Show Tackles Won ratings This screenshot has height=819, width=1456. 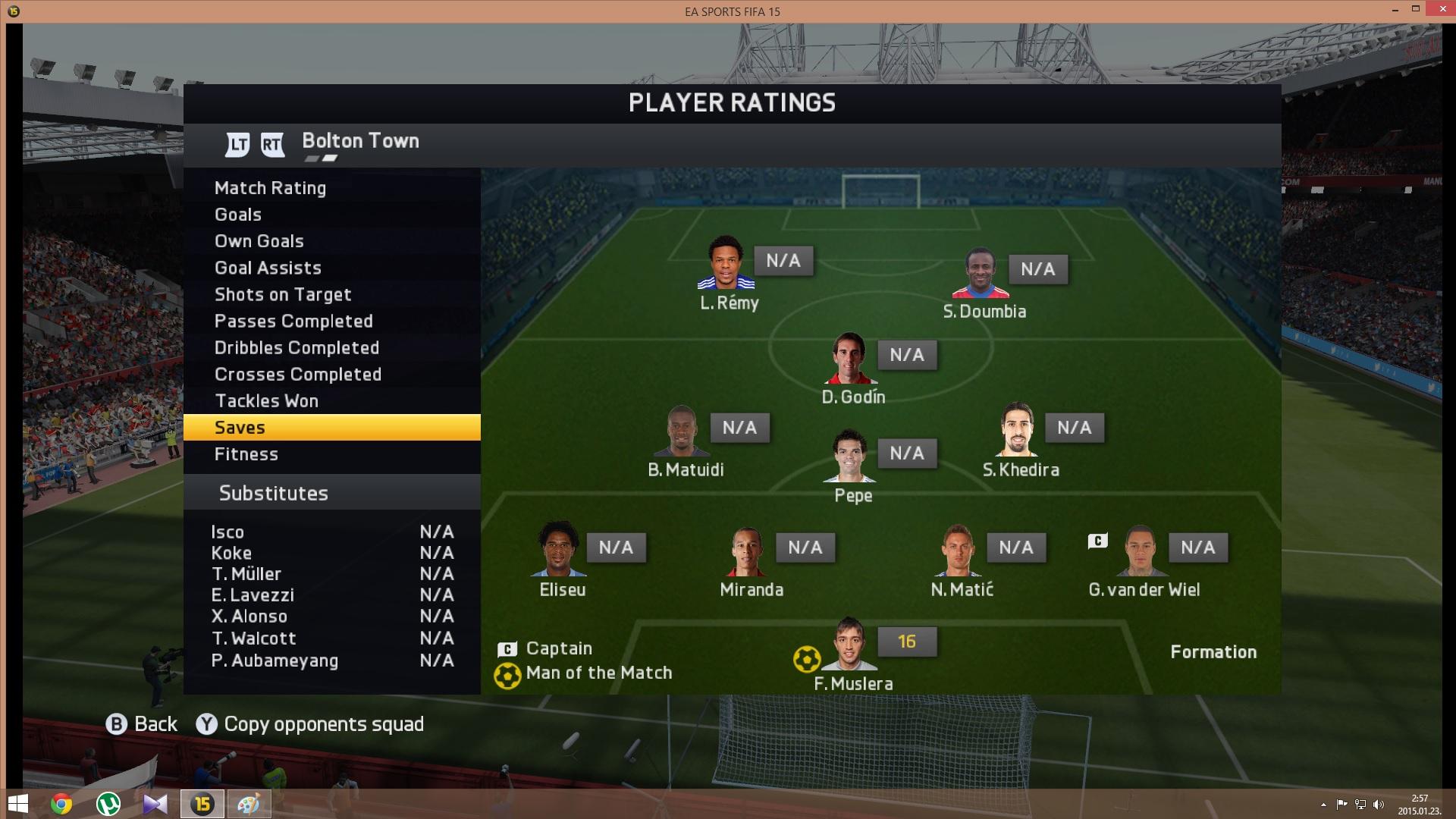[x=266, y=400]
